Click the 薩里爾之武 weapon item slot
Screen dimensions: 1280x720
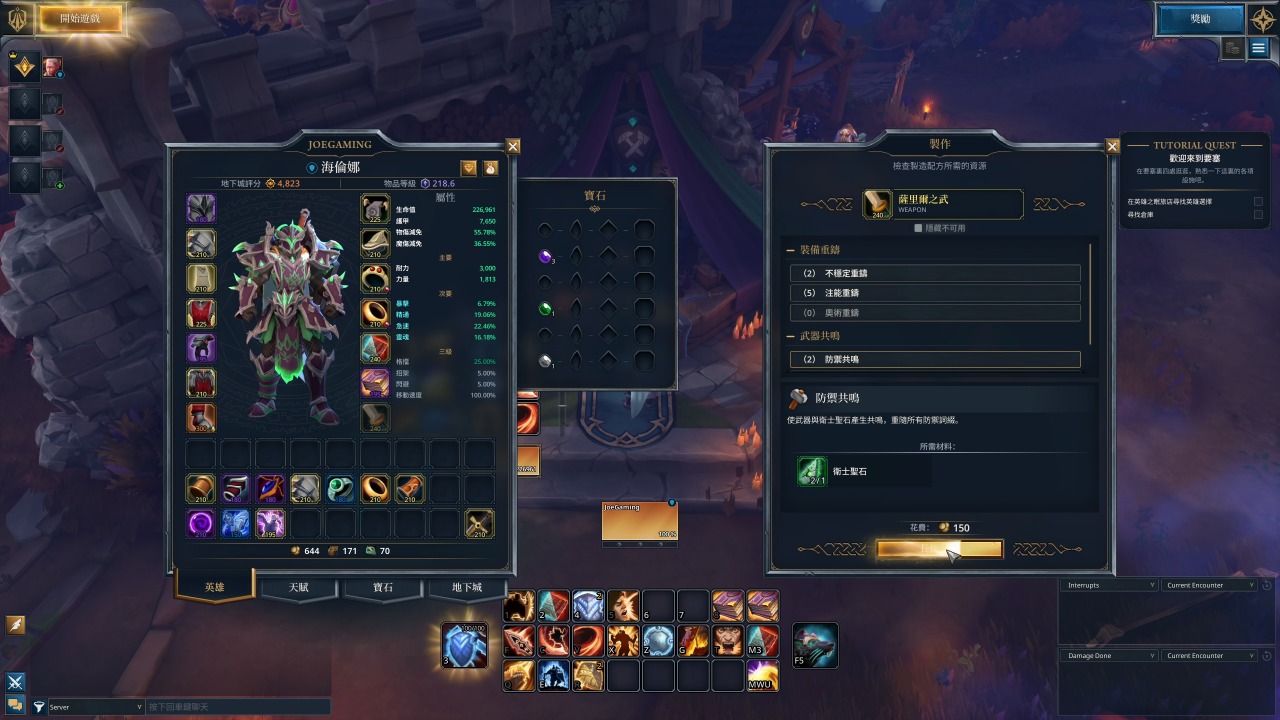[x=878, y=204]
